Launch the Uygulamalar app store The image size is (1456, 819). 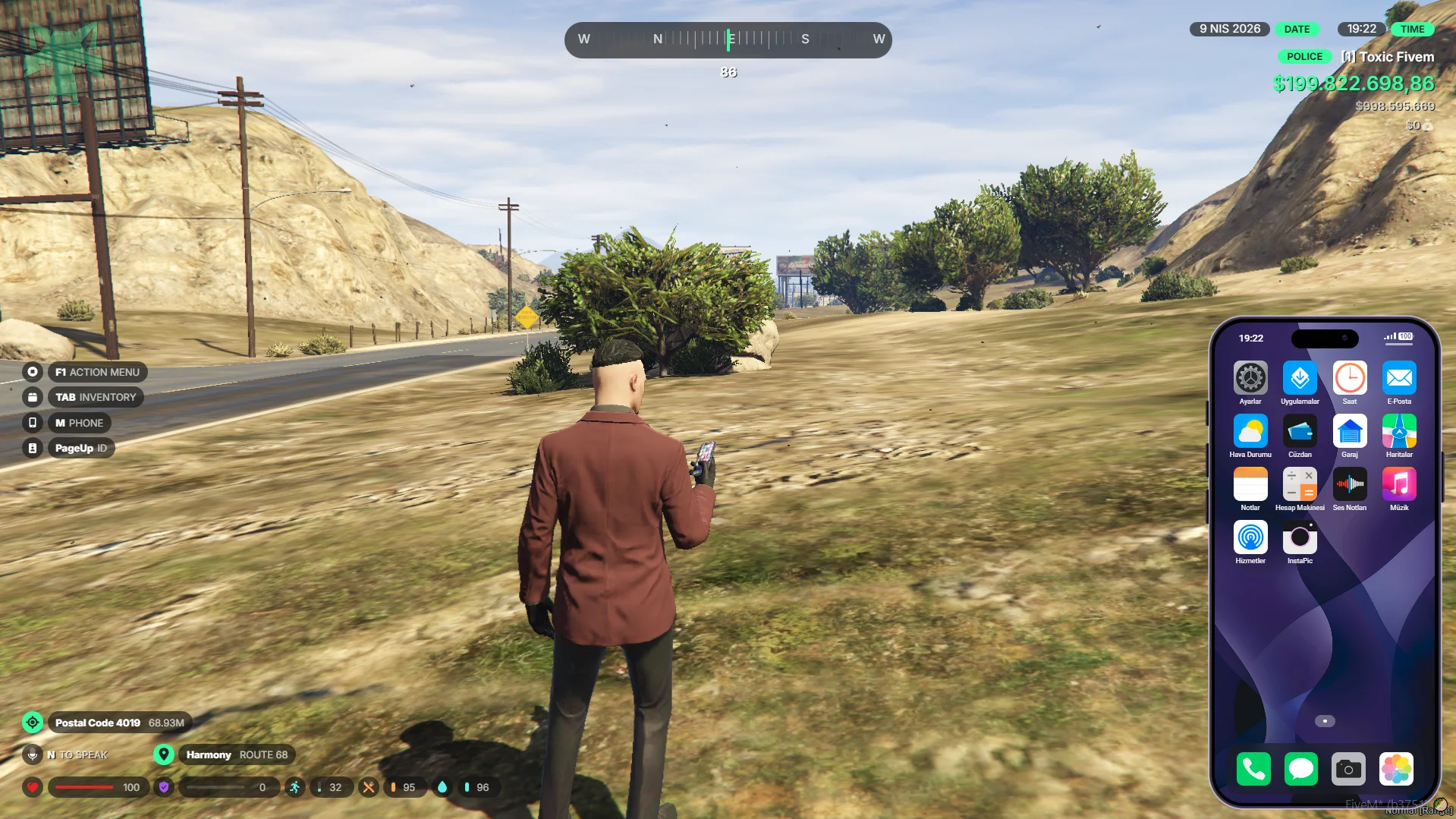(x=1300, y=378)
